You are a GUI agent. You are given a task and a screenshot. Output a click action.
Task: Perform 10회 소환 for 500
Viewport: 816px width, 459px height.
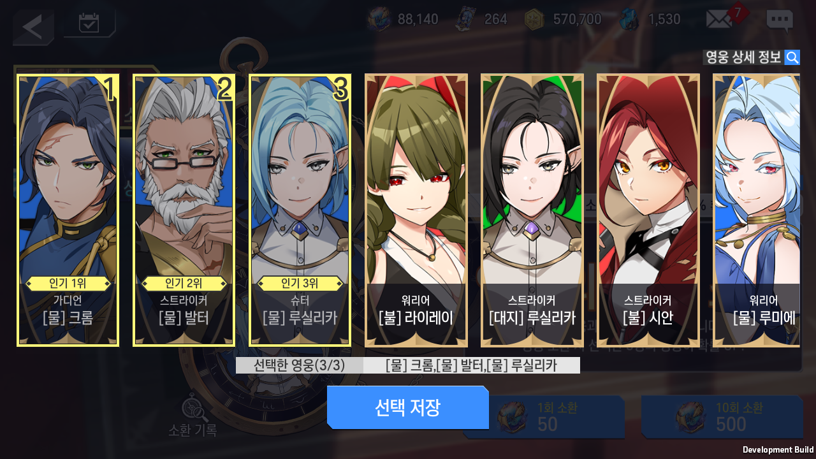pos(722,416)
